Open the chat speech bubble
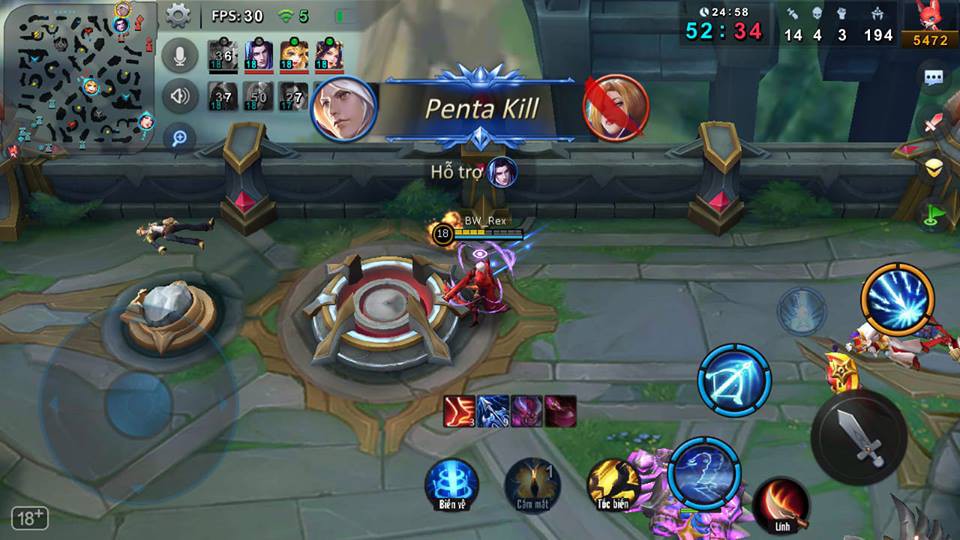 [934, 77]
